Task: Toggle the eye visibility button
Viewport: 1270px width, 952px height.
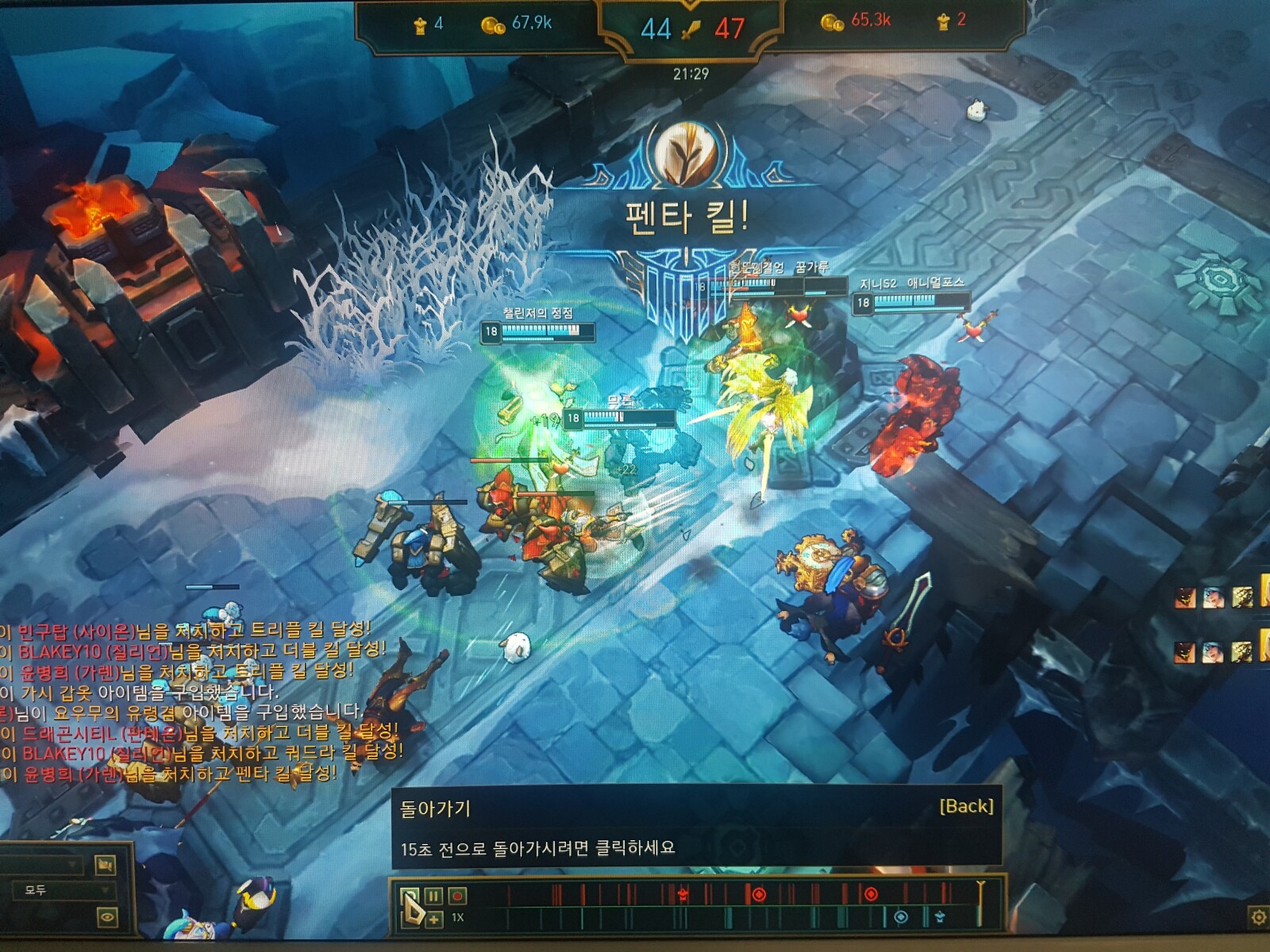Action: (107, 918)
